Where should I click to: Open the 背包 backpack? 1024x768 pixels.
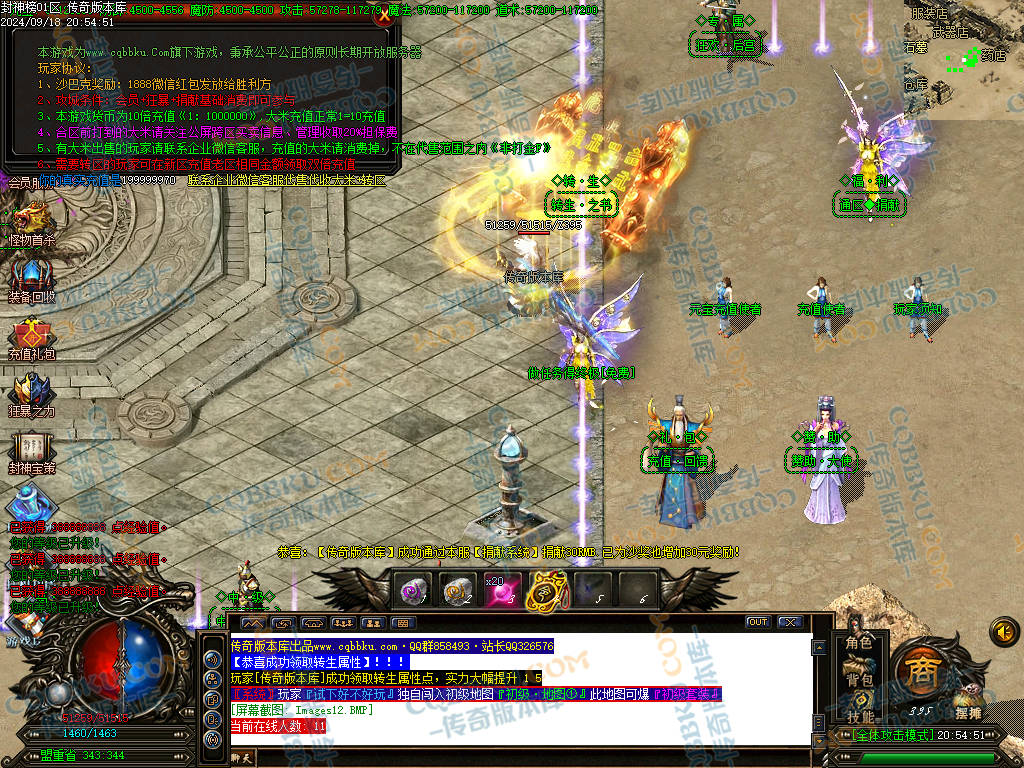(859, 680)
